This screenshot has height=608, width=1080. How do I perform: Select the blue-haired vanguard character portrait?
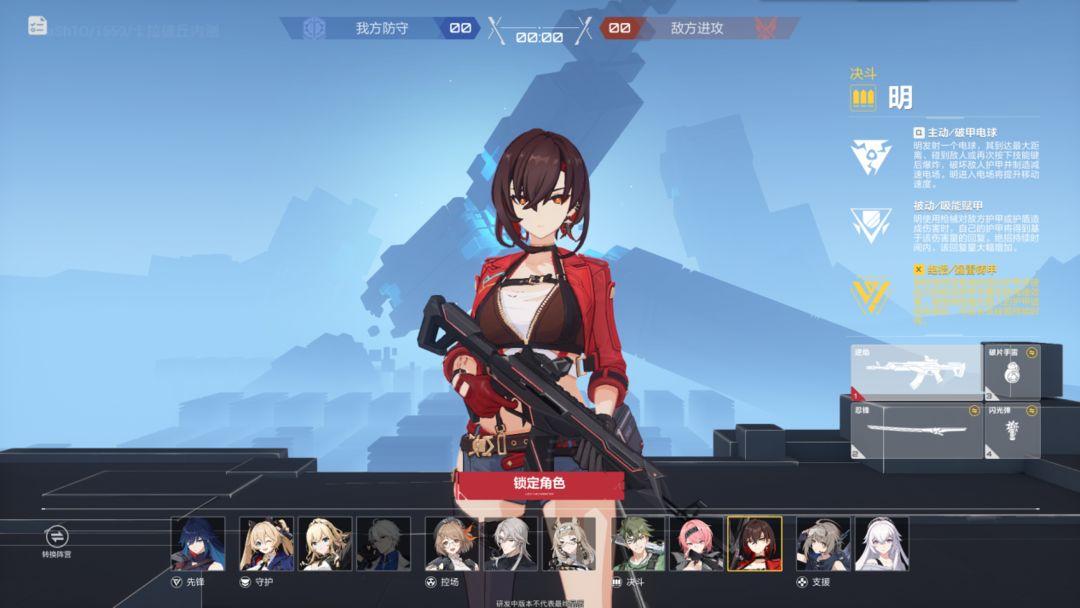(198, 544)
